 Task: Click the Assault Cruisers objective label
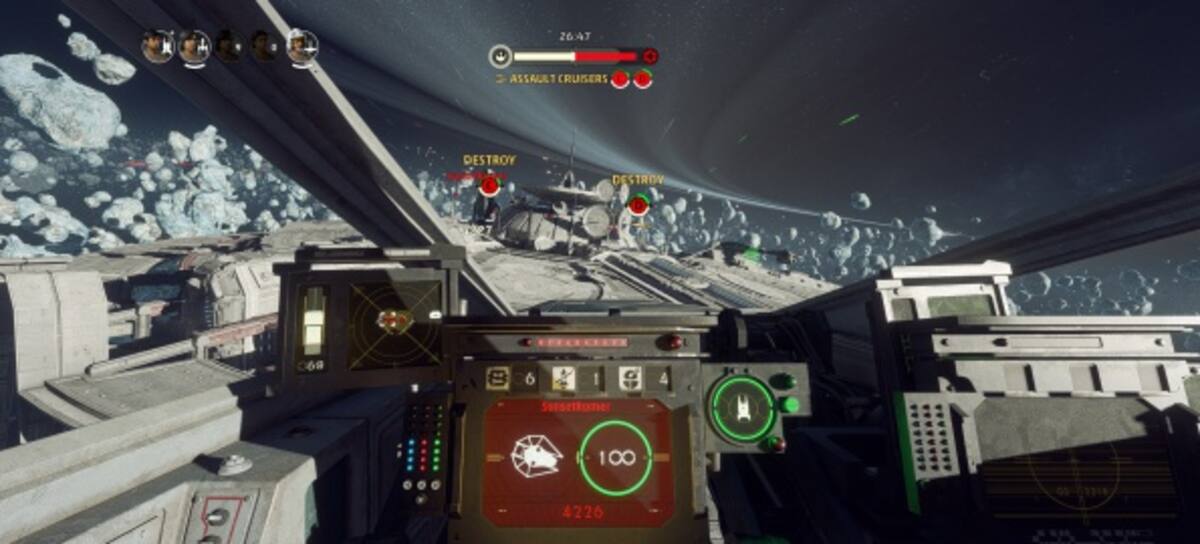pos(558,79)
